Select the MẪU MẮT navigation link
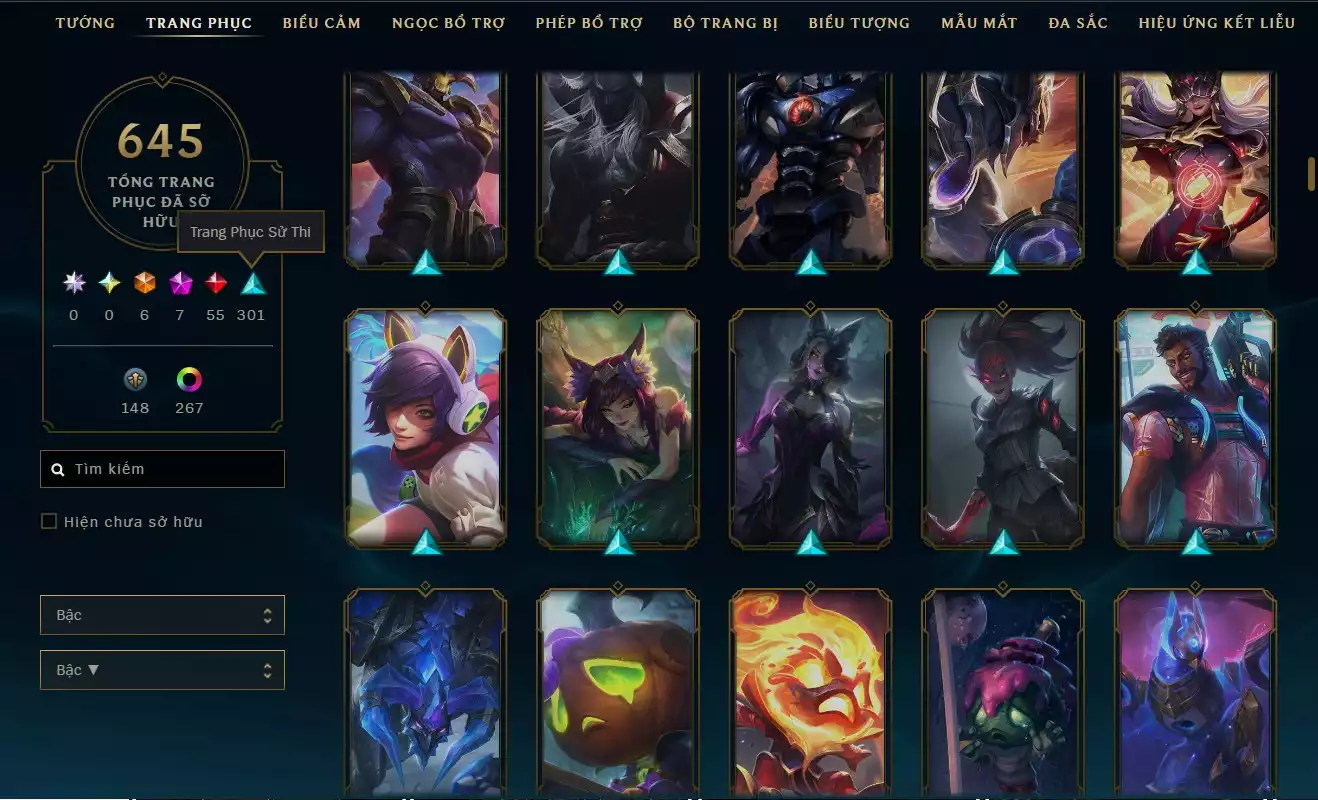 pyautogui.click(x=978, y=22)
